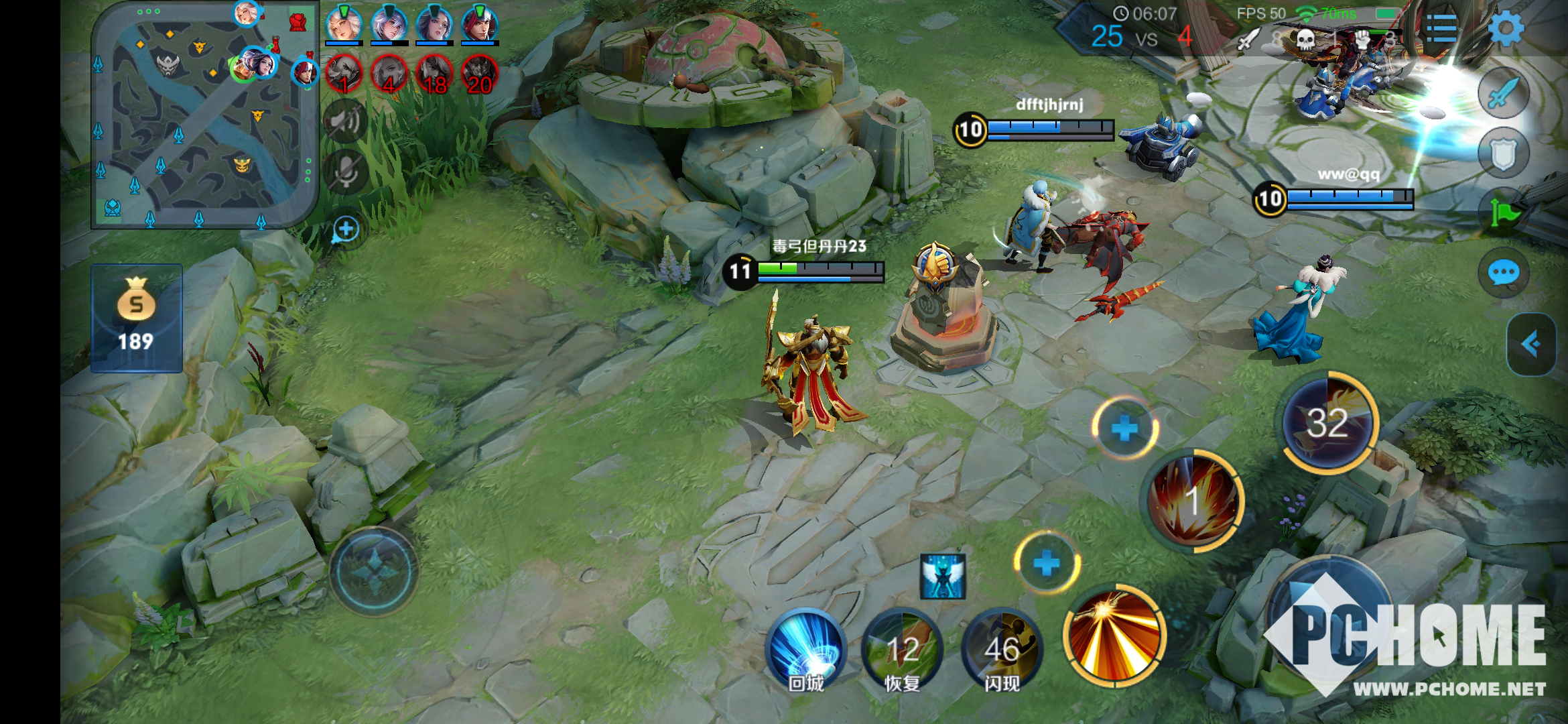This screenshot has height=724, width=1568.
Task: Send the green flag gather signal
Action: pos(1504,213)
